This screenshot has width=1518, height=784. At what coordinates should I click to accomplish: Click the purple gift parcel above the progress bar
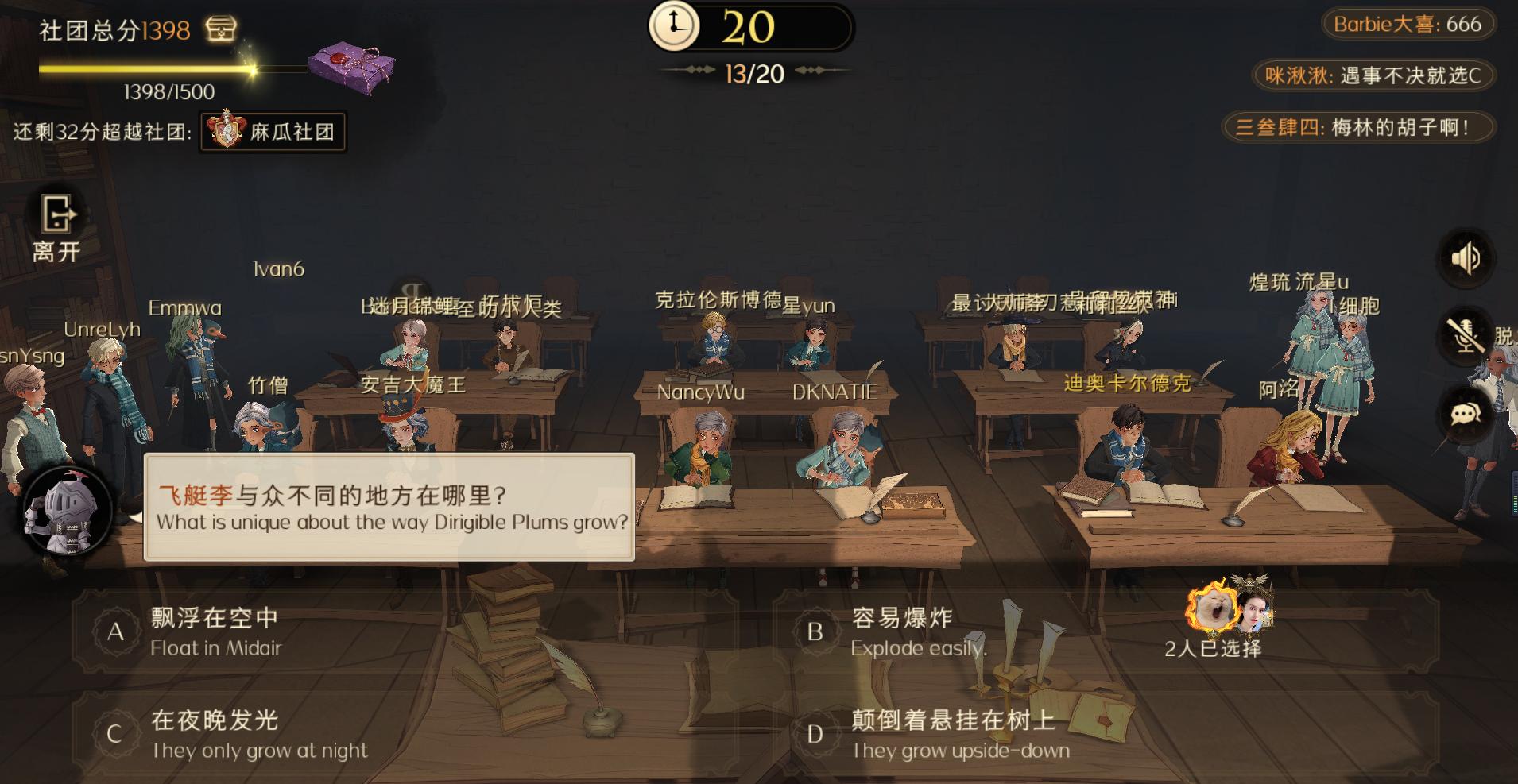click(x=346, y=64)
